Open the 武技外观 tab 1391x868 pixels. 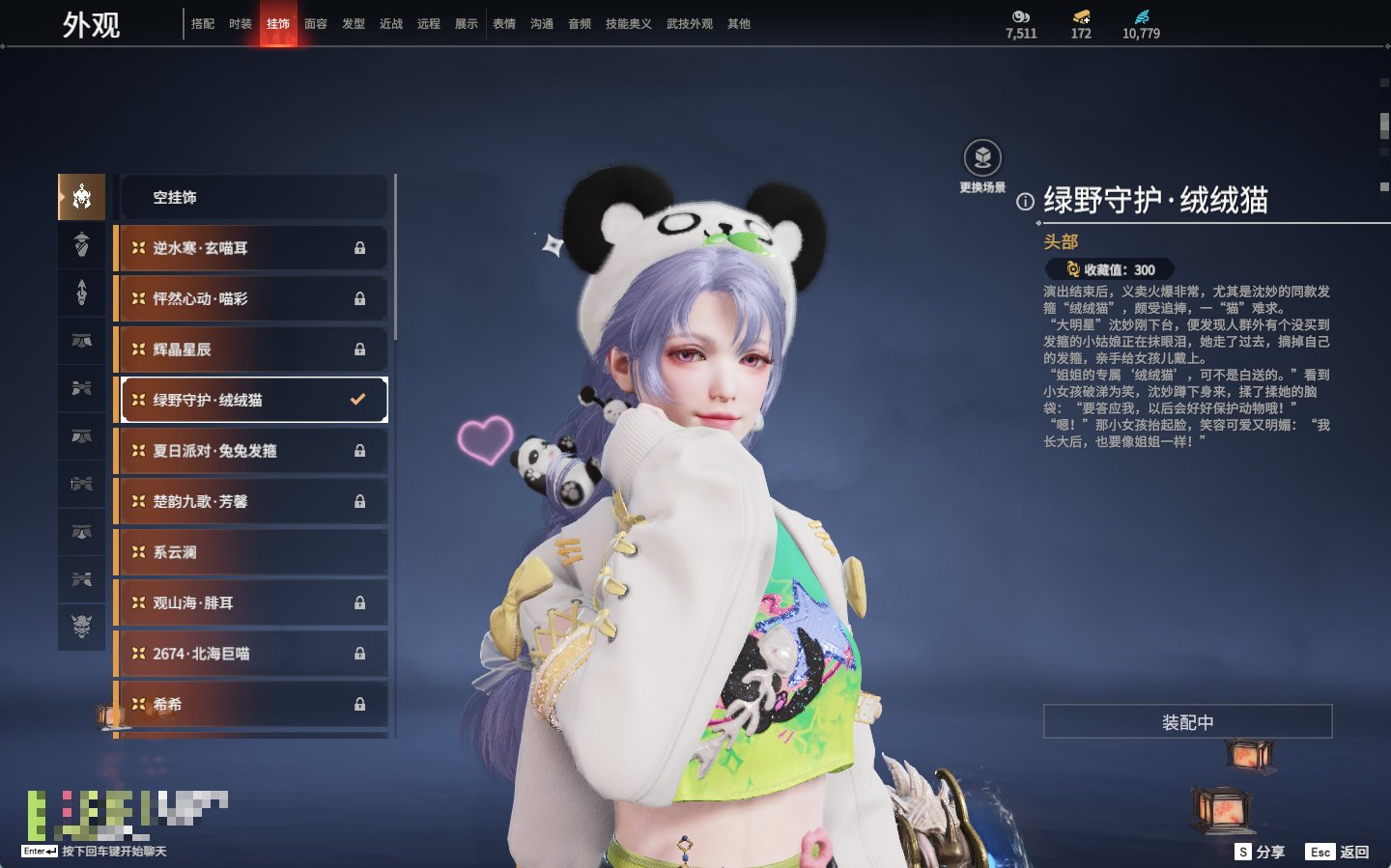tap(689, 24)
